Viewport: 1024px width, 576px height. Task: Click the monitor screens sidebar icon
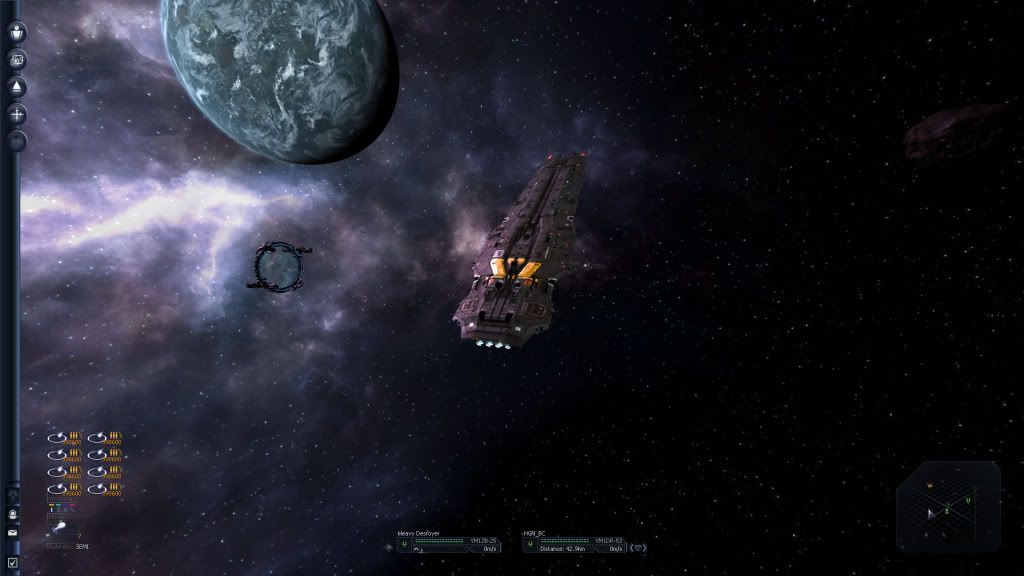(x=17, y=60)
